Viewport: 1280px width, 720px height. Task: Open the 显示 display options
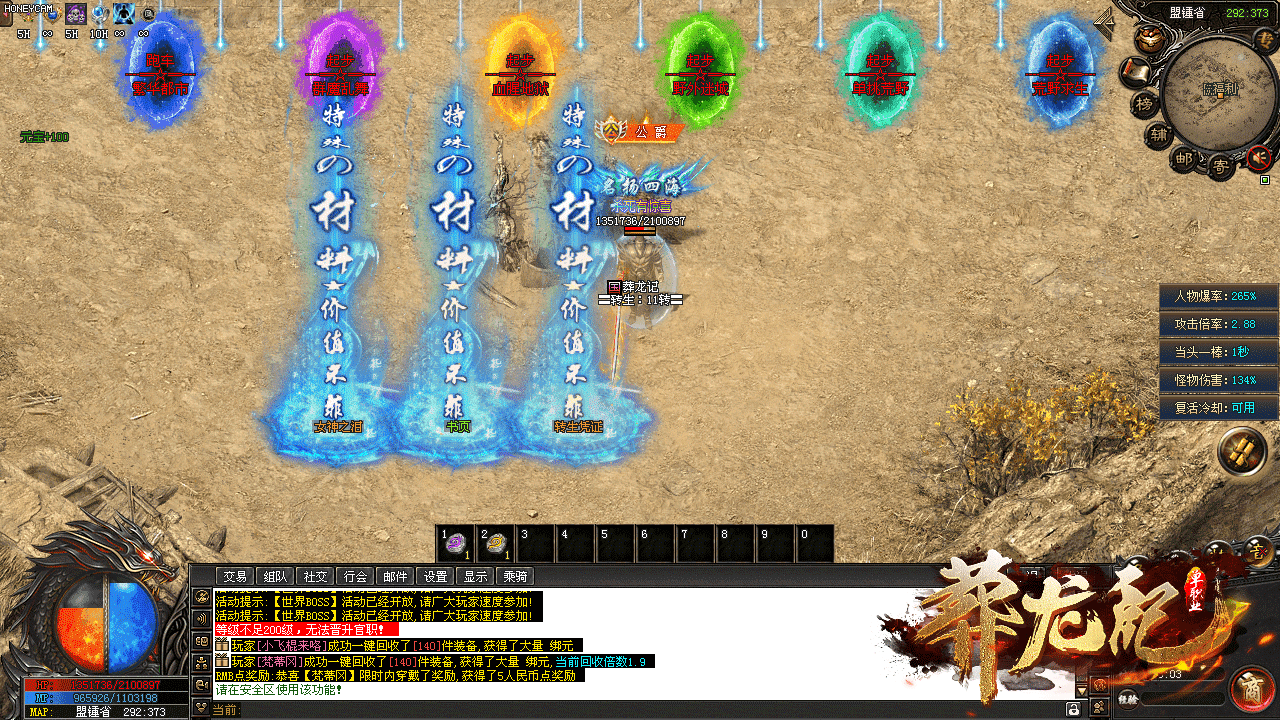[475, 576]
